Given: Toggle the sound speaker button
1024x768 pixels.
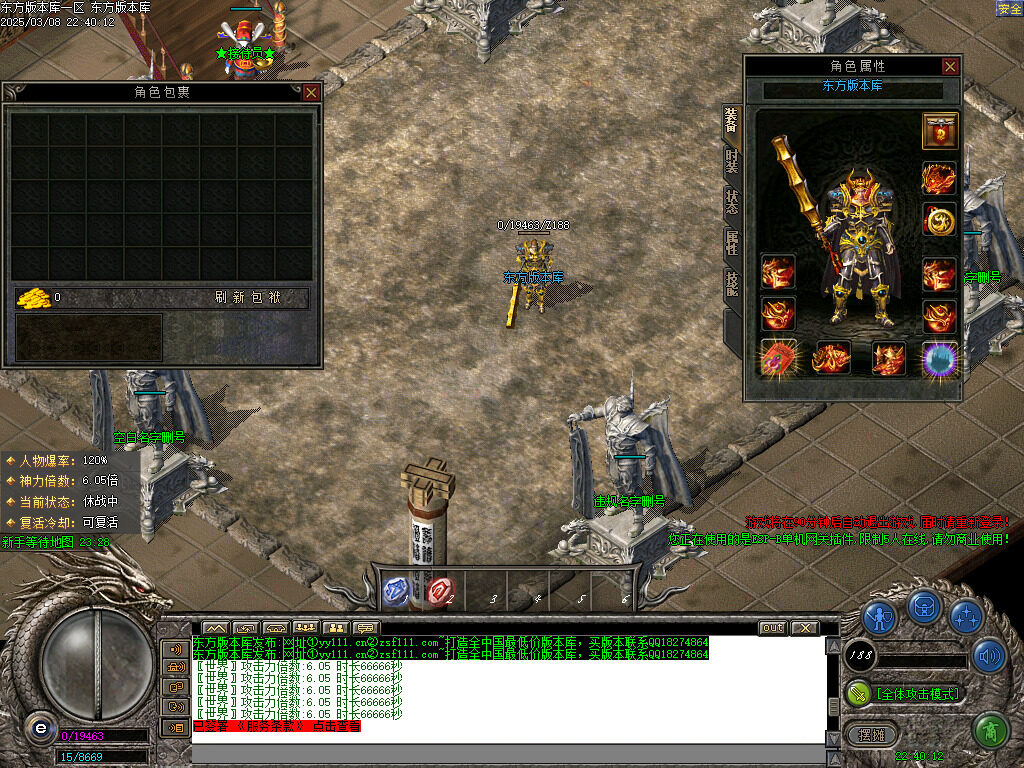Looking at the screenshot, I should (x=989, y=656).
